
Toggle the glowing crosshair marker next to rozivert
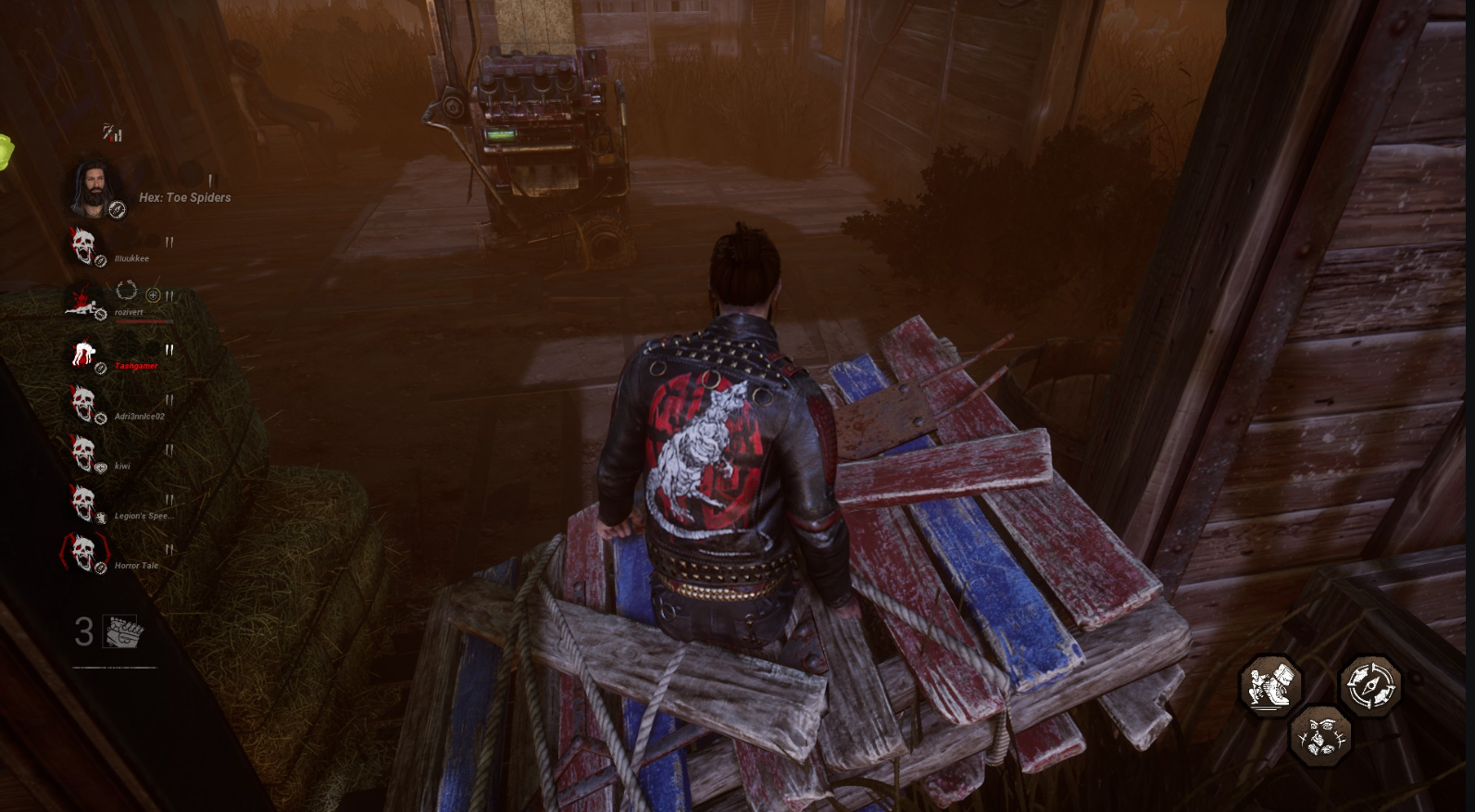(x=154, y=294)
